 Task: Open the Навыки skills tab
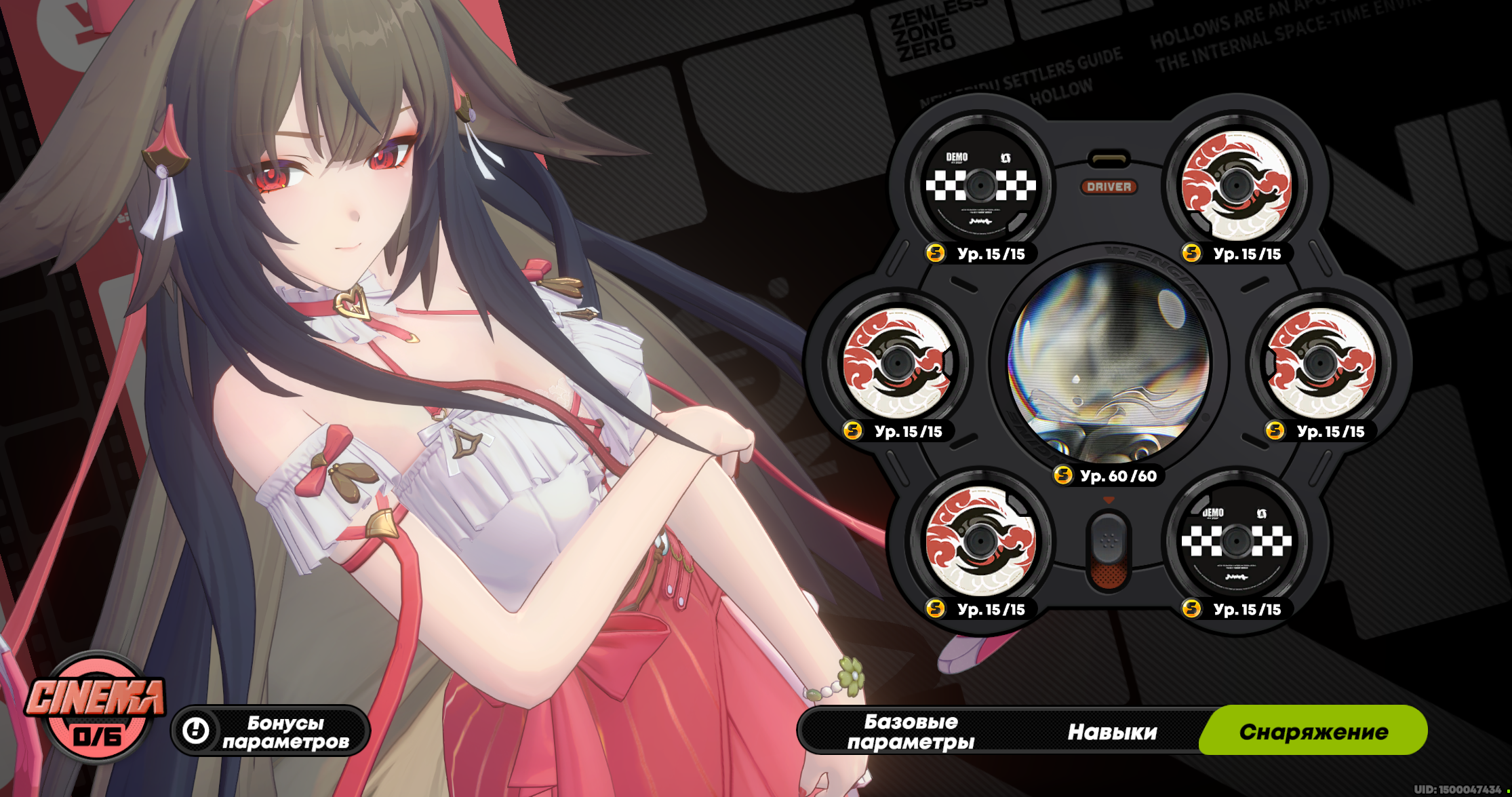coord(1112,731)
